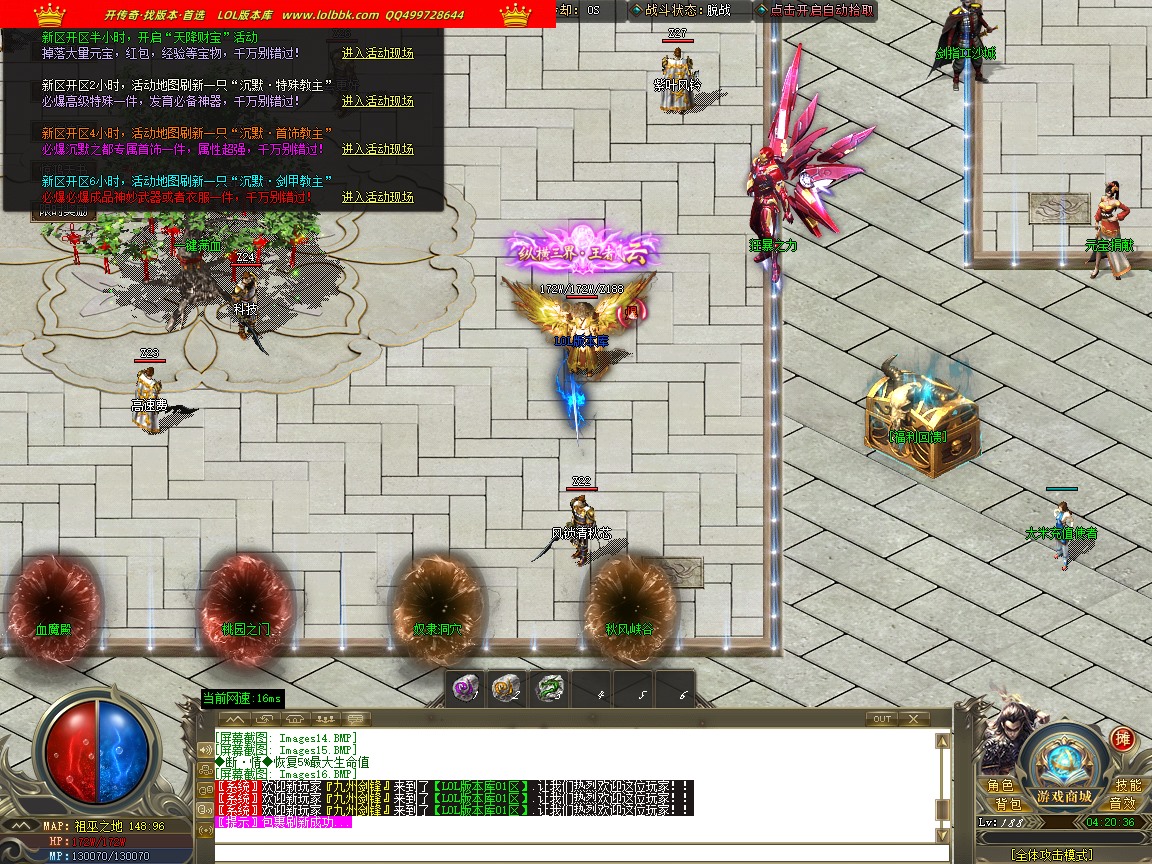The image size is (1152, 864).
Task: Click the chat scrollbar down arrow
Action: click(942, 834)
